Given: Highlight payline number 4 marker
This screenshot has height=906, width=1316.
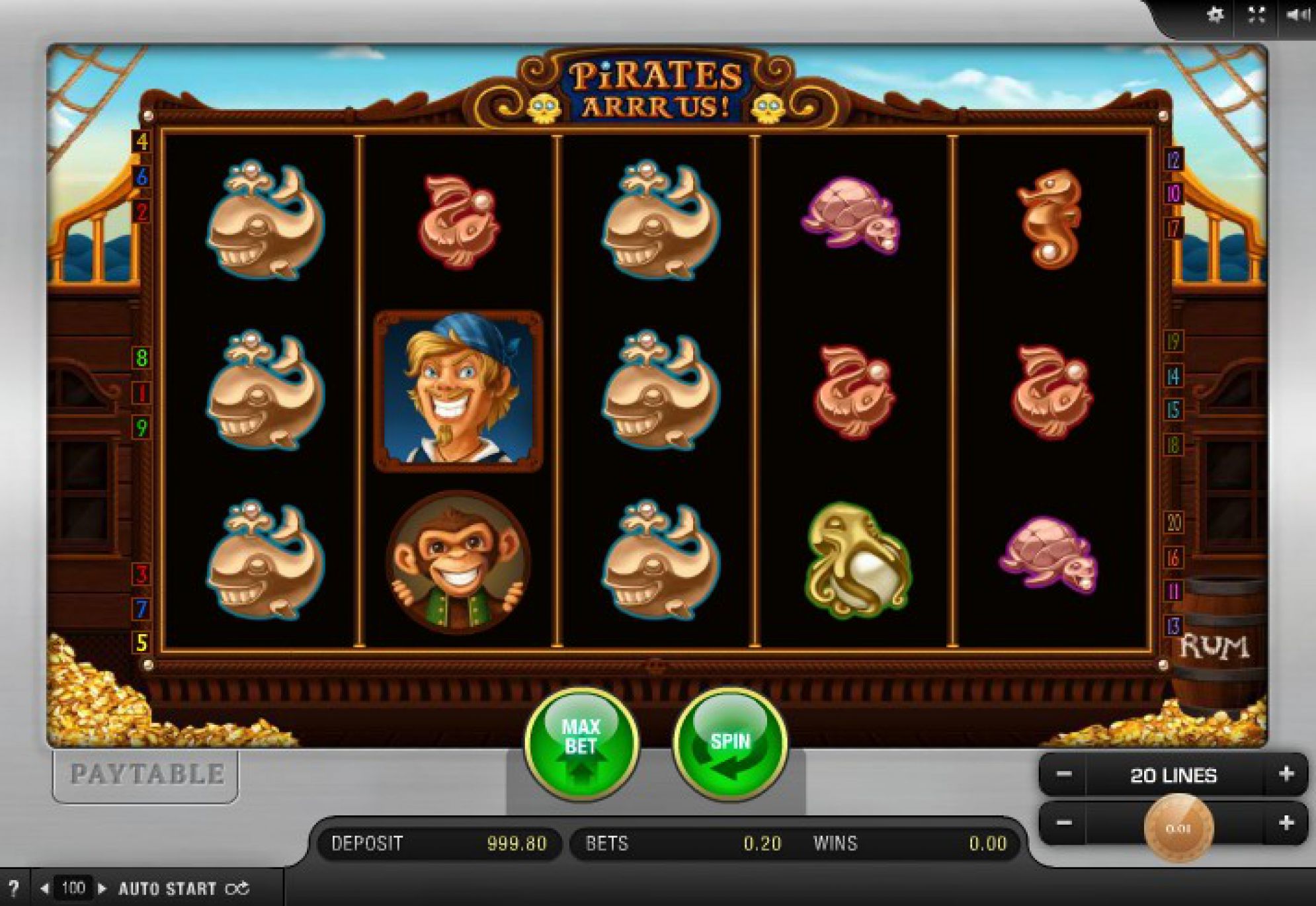Looking at the screenshot, I should (142, 141).
